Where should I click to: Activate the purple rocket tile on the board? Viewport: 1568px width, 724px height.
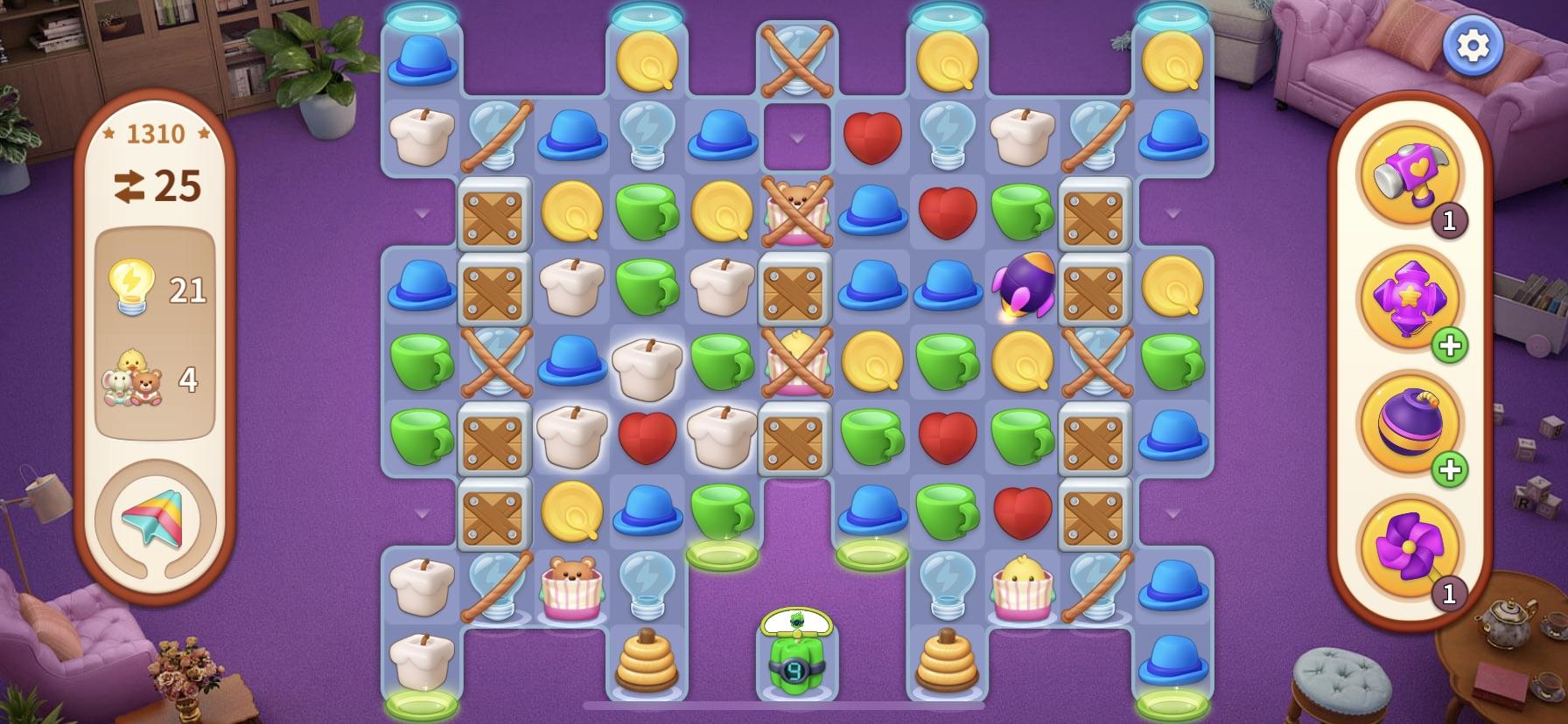pos(1022,284)
